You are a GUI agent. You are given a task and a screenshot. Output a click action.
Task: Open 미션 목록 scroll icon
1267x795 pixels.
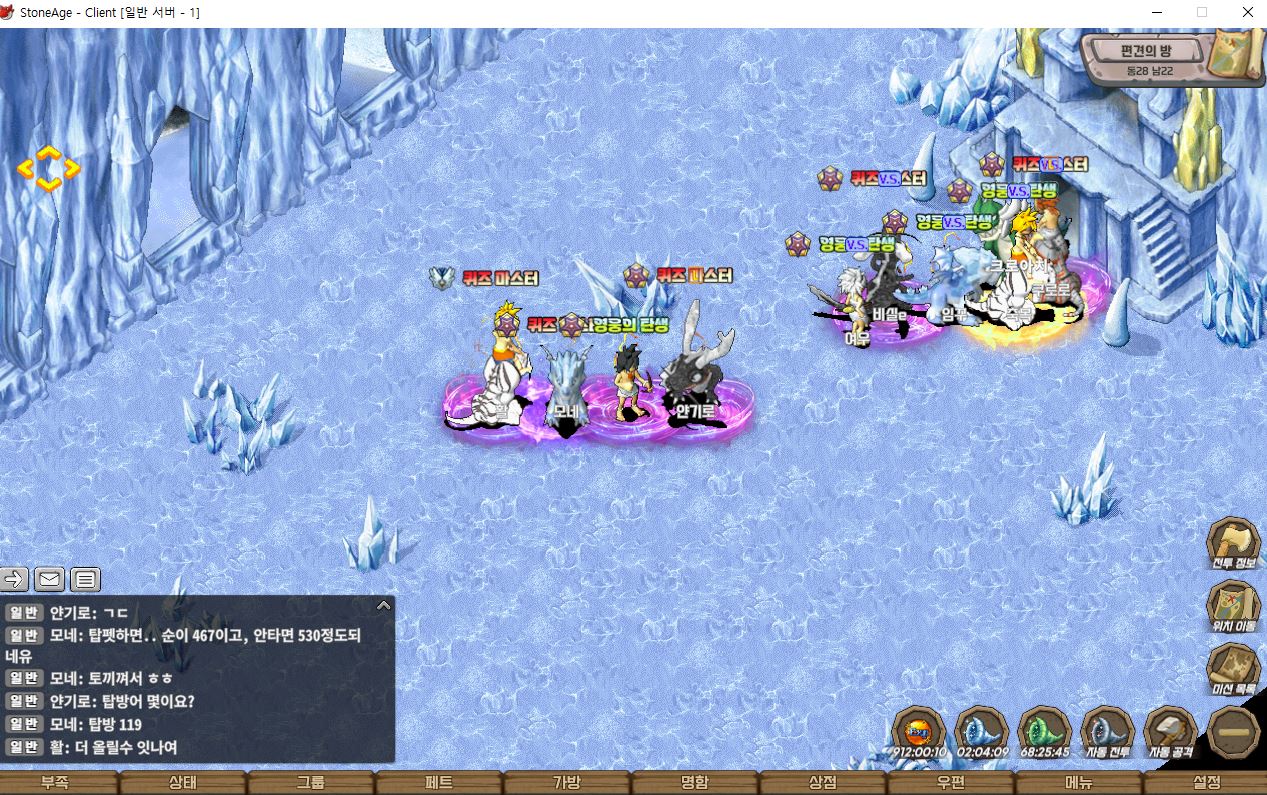[x=1233, y=669]
